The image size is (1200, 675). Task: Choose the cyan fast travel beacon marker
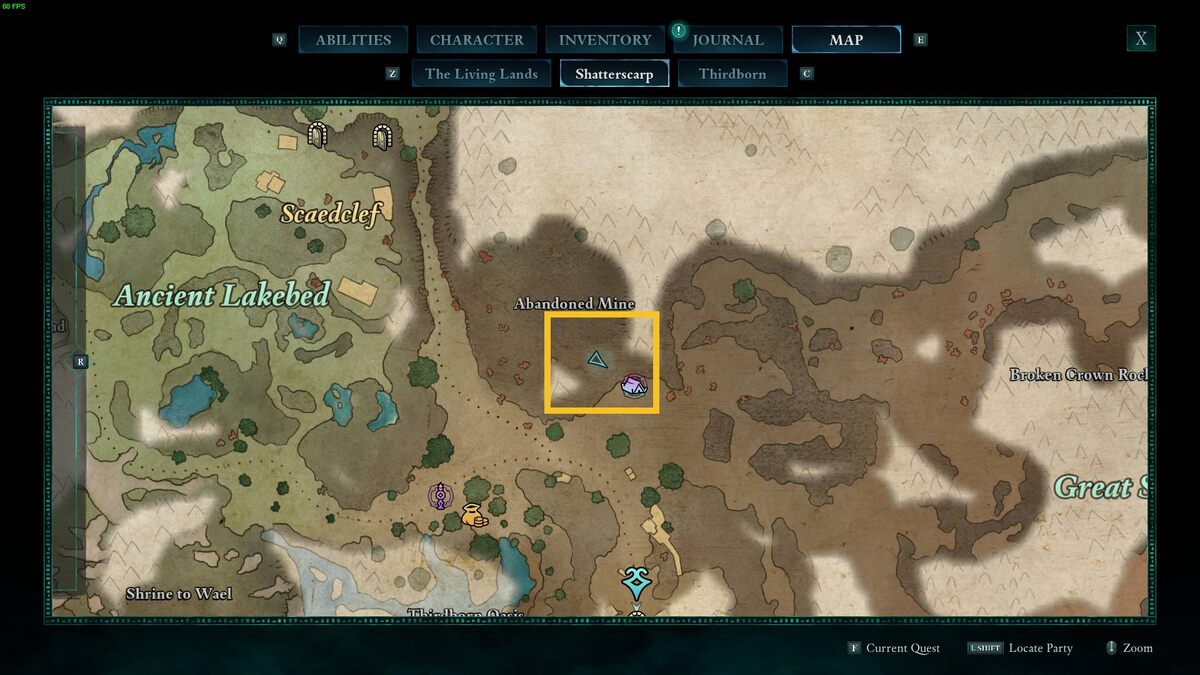coord(635,581)
